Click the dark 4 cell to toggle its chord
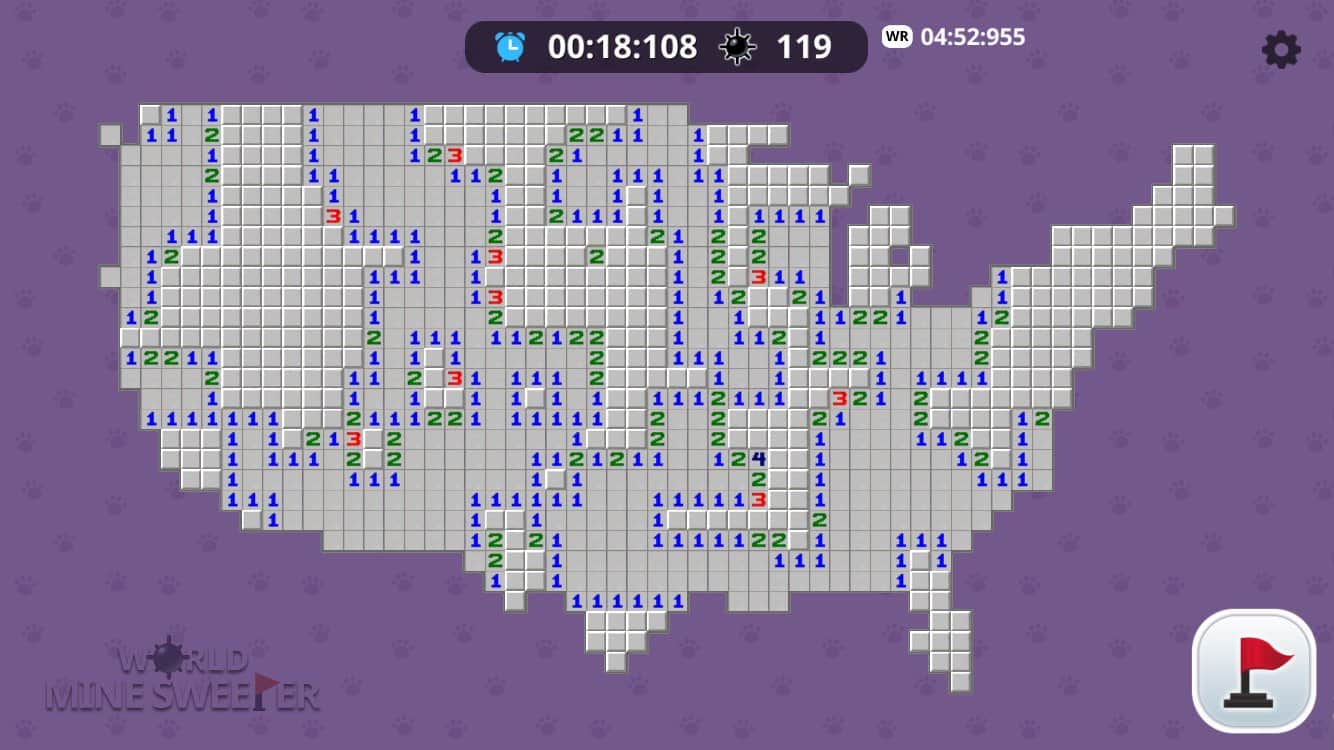Image resolution: width=1334 pixels, height=750 pixels. pos(761,457)
